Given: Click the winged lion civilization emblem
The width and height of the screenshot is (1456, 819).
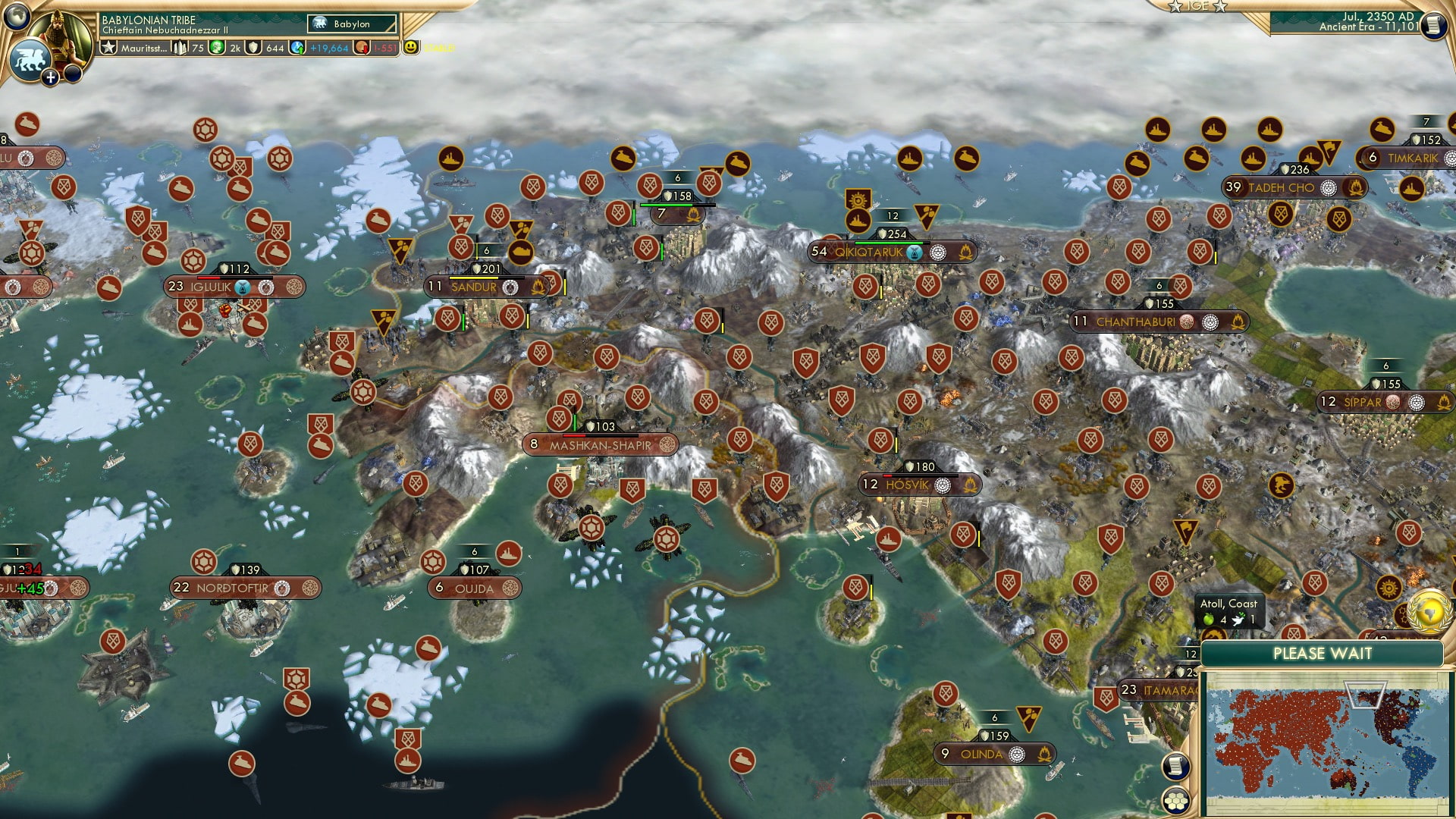Looking at the screenshot, I should pos(29,60).
